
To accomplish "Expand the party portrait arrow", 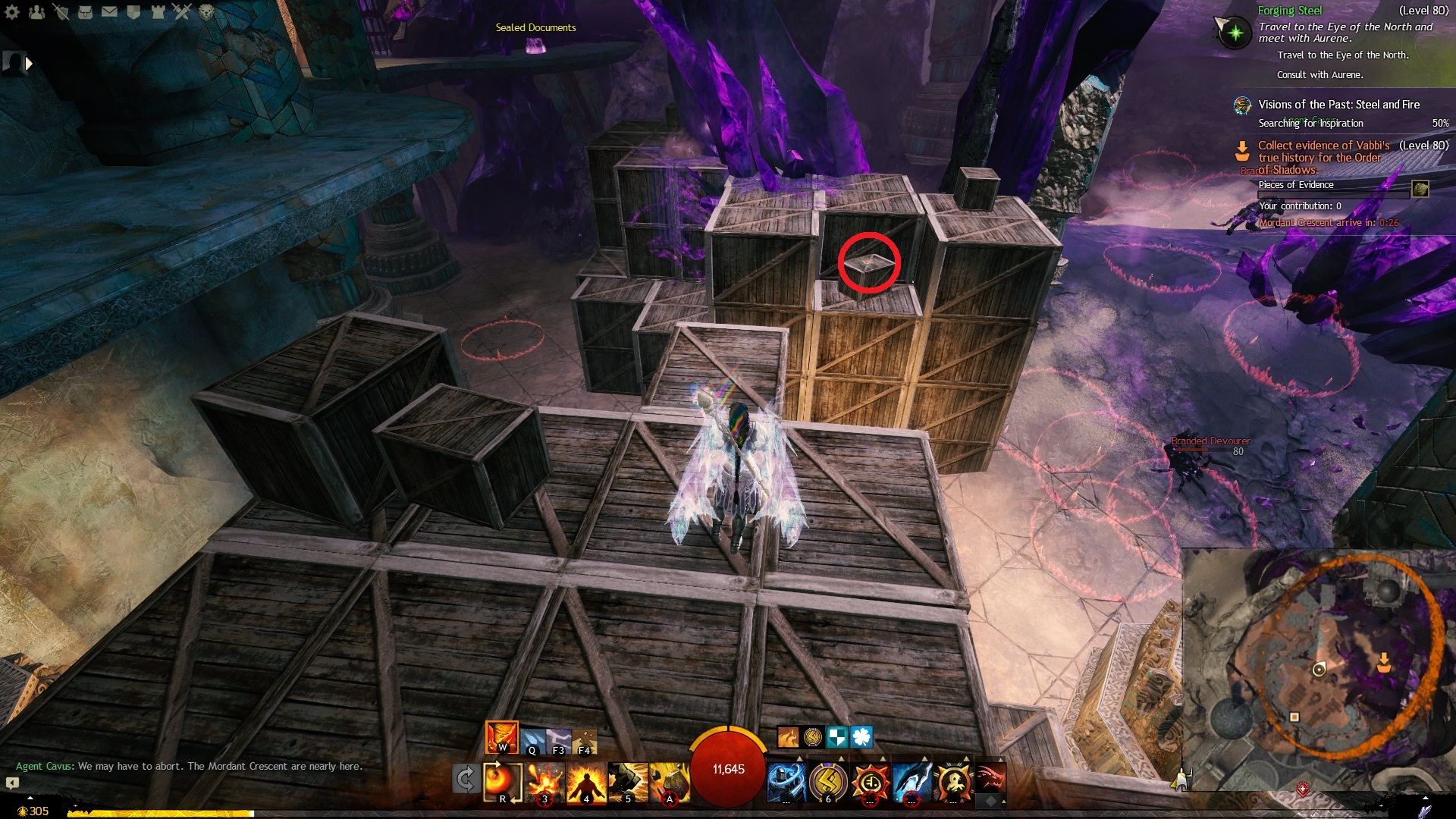I will pos(29,64).
